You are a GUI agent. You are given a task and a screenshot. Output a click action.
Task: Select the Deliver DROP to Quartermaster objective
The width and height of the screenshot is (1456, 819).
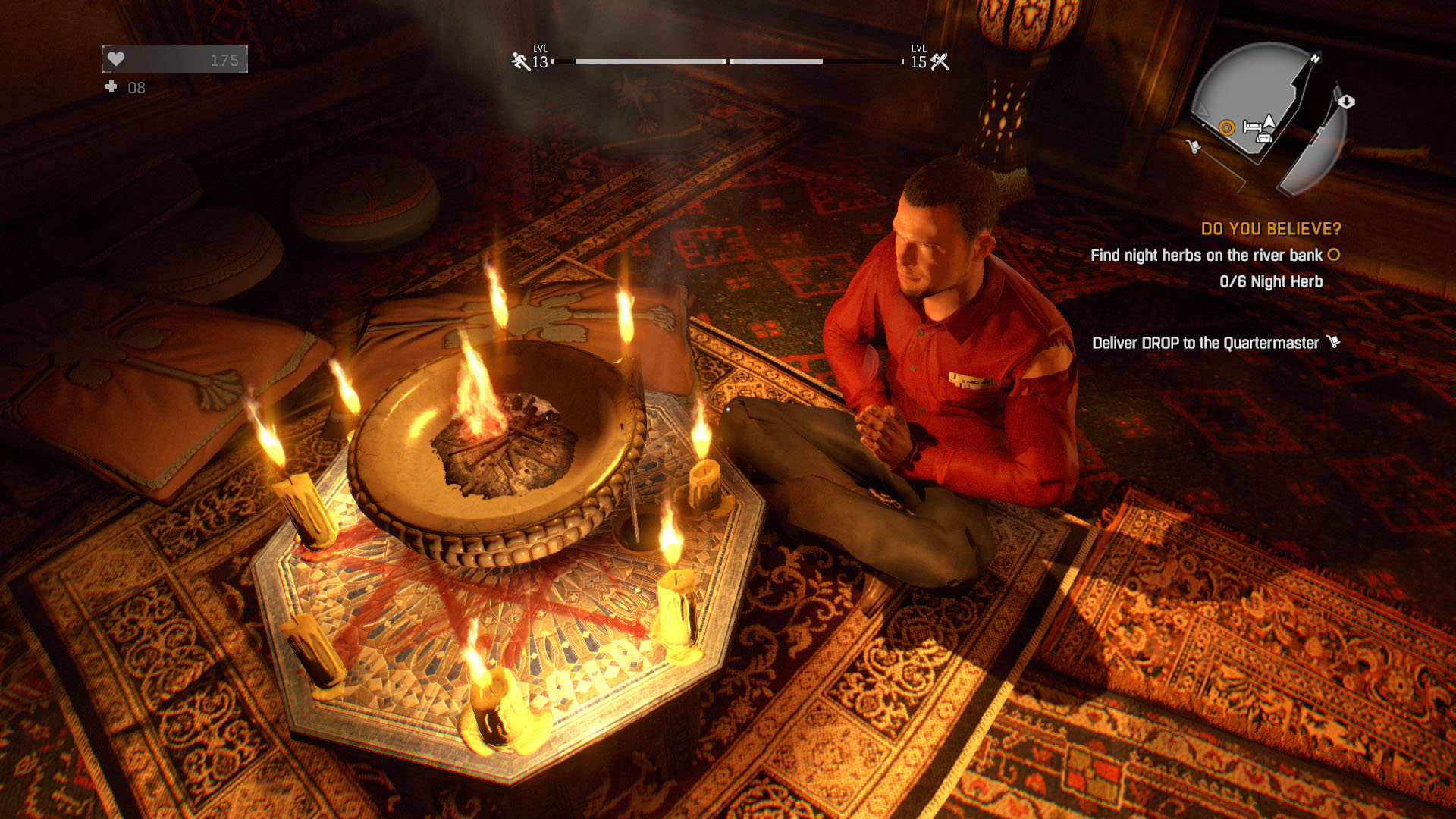[1205, 343]
